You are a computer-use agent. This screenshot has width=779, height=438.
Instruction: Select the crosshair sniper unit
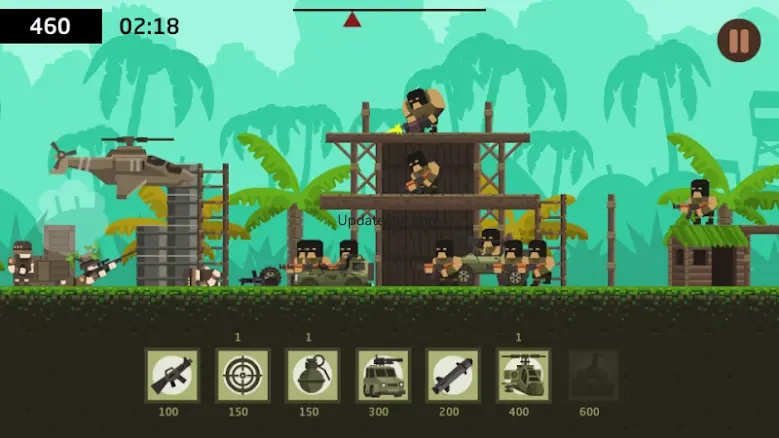tap(242, 375)
